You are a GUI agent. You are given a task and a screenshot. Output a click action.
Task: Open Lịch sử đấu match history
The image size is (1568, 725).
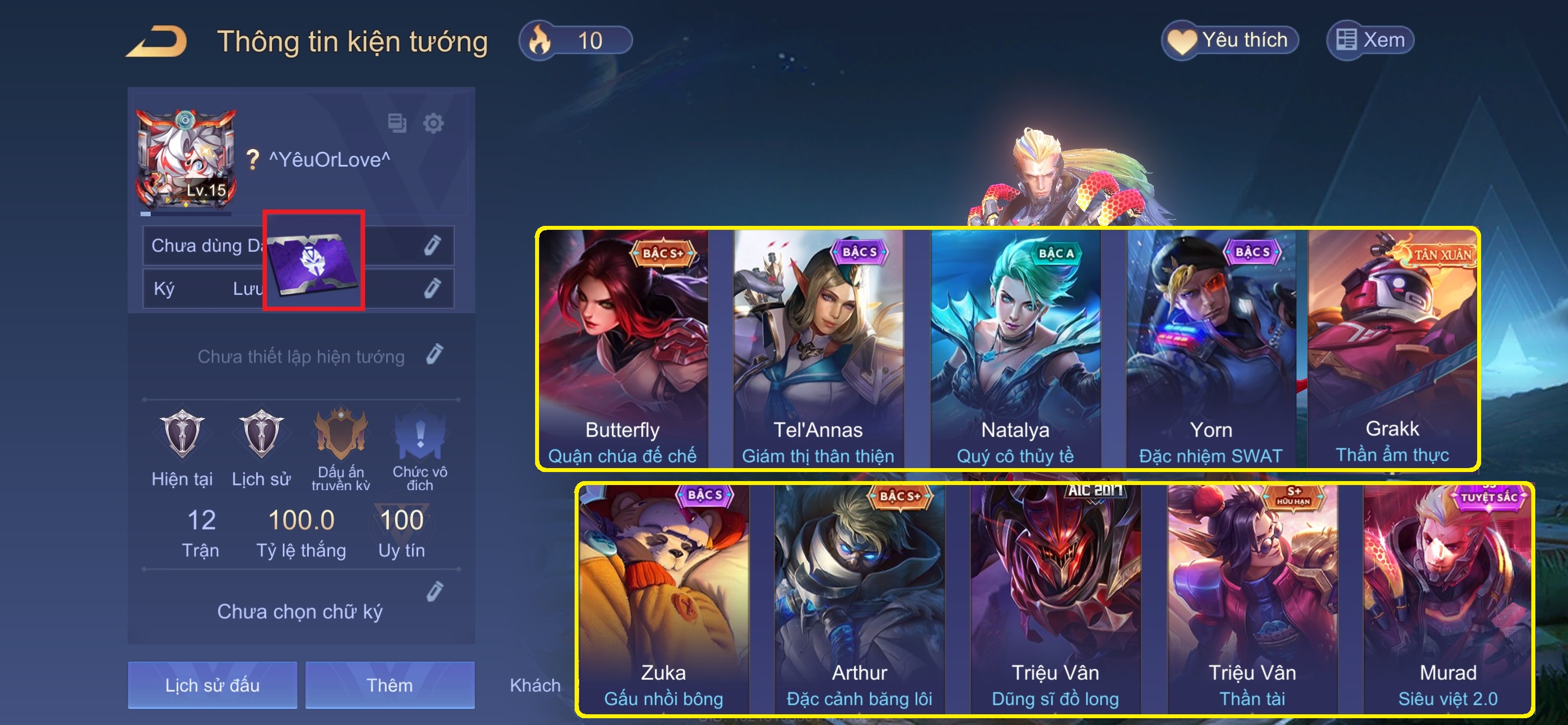[212, 685]
